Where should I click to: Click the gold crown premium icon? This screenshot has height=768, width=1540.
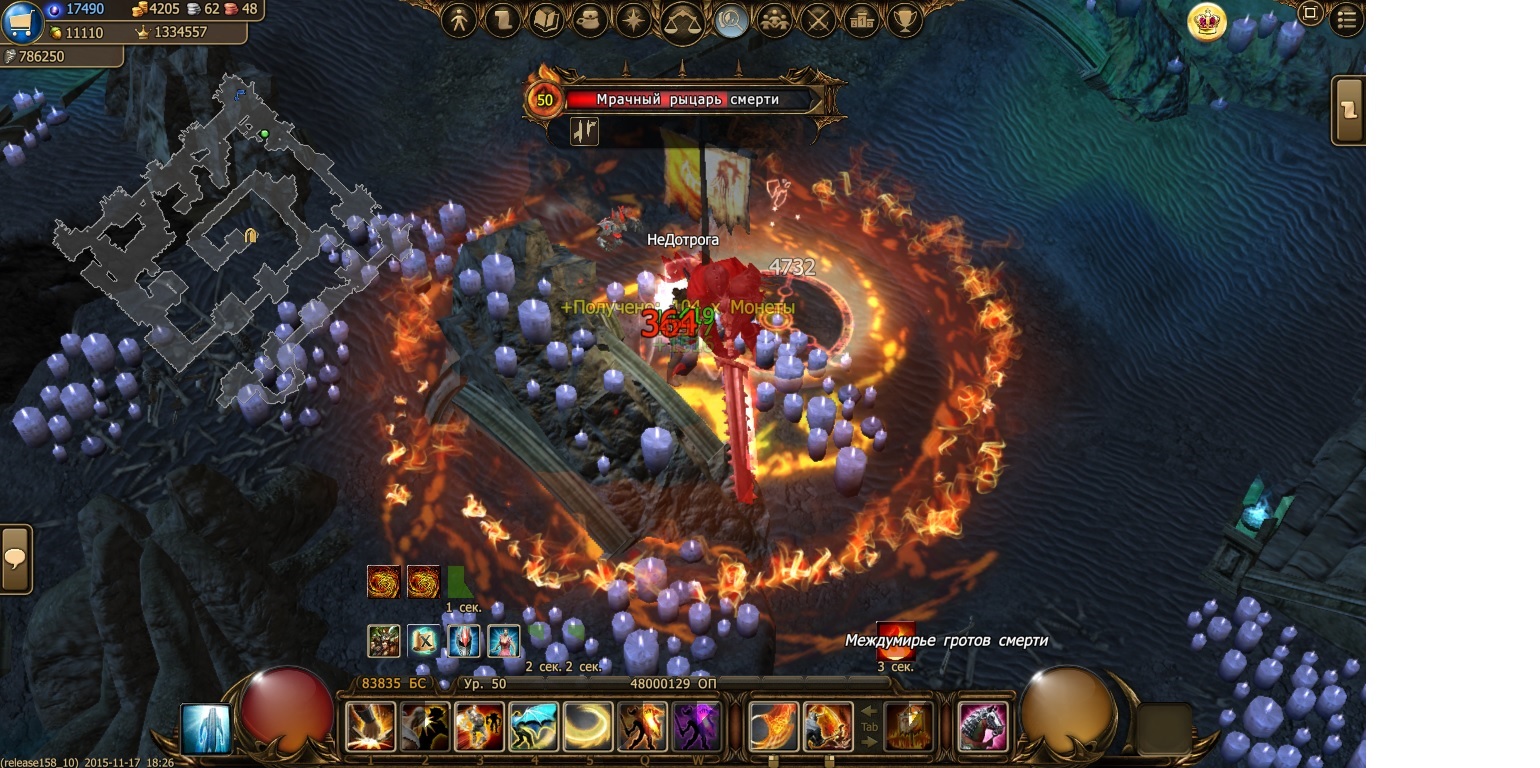(x=1207, y=22)
